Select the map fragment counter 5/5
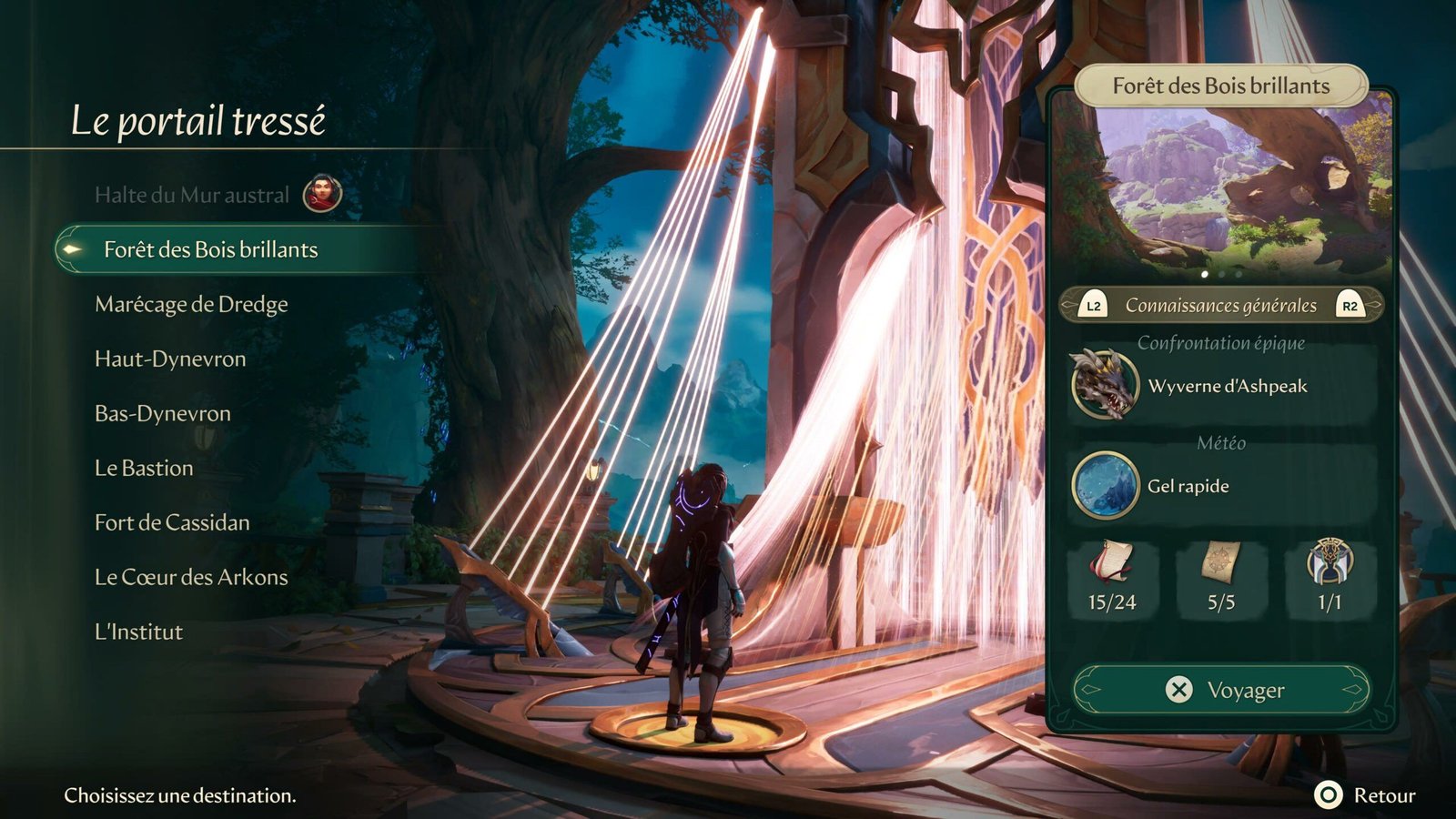This screenshot has height=819, width=1456. [1221, 577]
